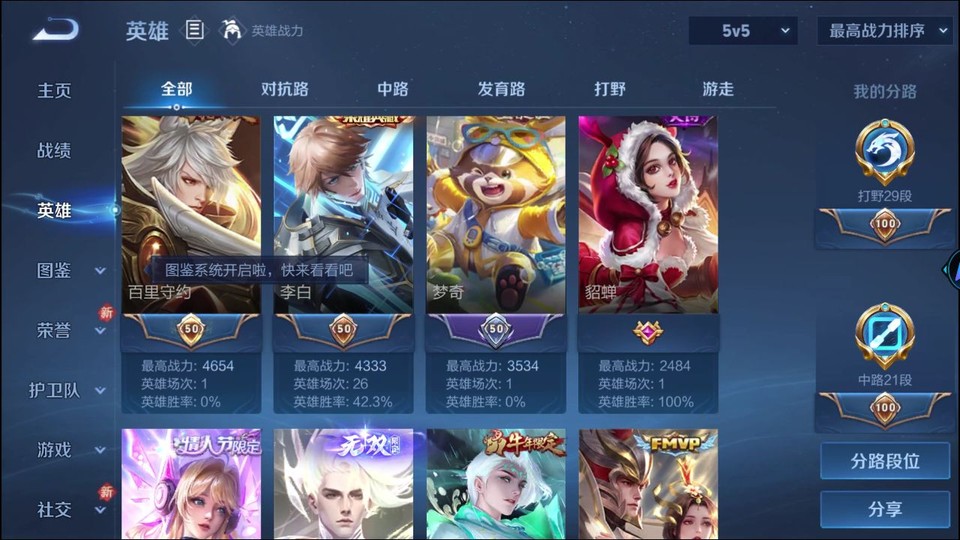Expand the 护卫队 sidebar section

[68, 390]
